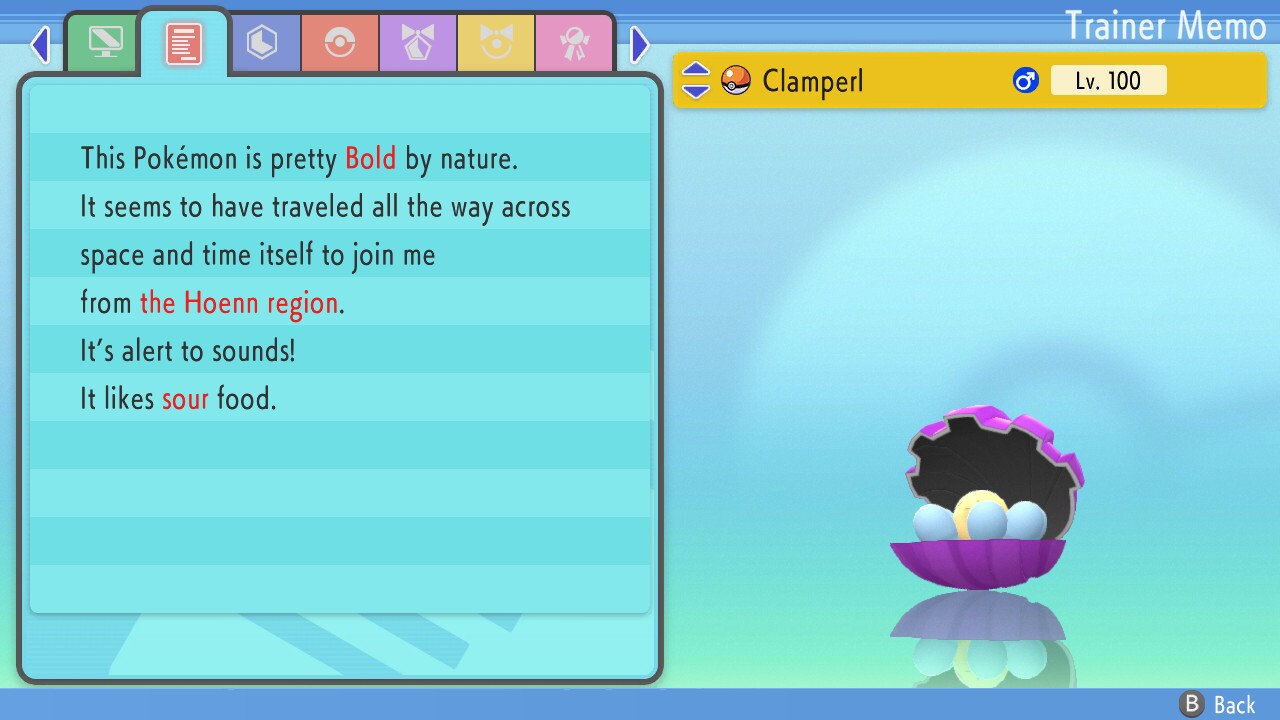Switch to the green monitor summary tab

click(105, 43)
